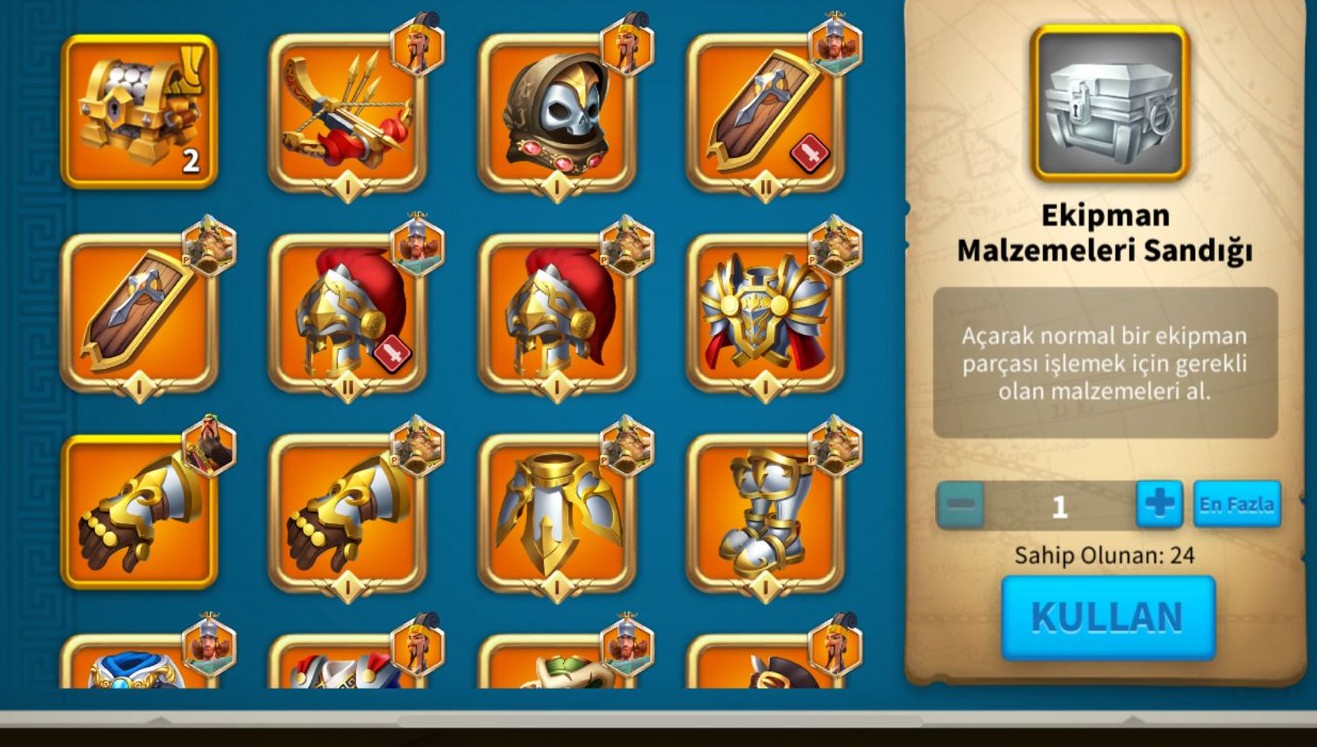Image resolution: width=1317 pixels, height=747 pixels.
Task: Select the wooden shield without a red badge
Action: (139, 312)
